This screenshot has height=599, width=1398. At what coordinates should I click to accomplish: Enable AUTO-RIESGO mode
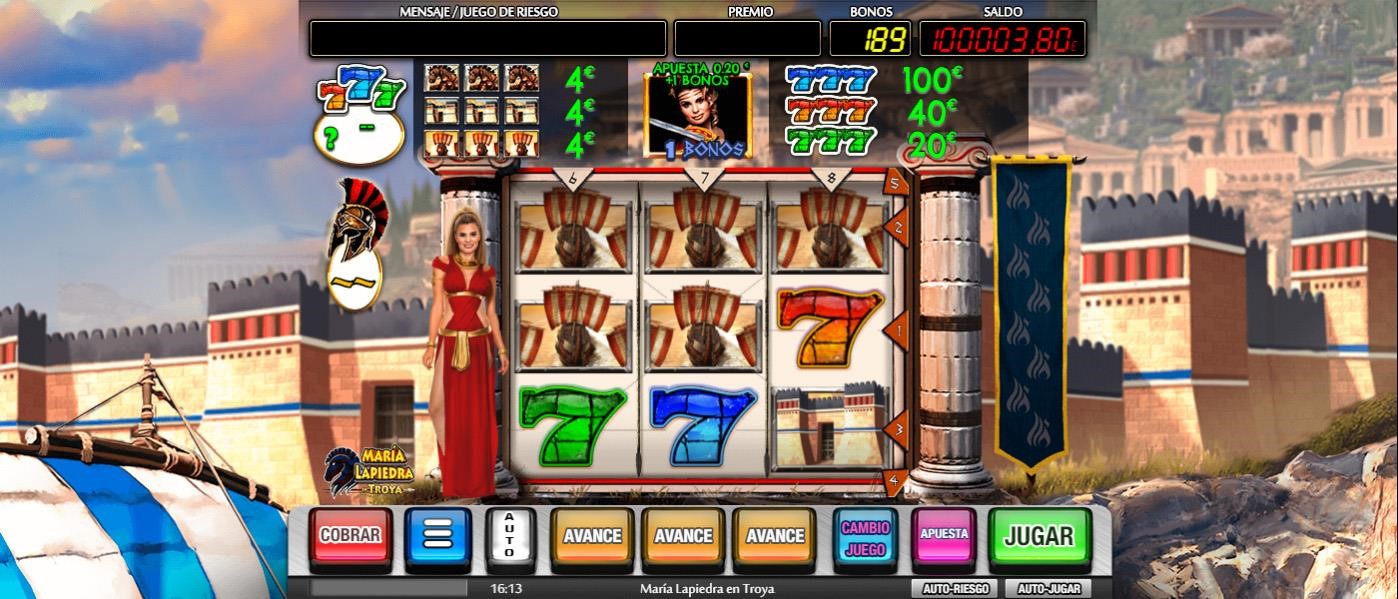955,589
